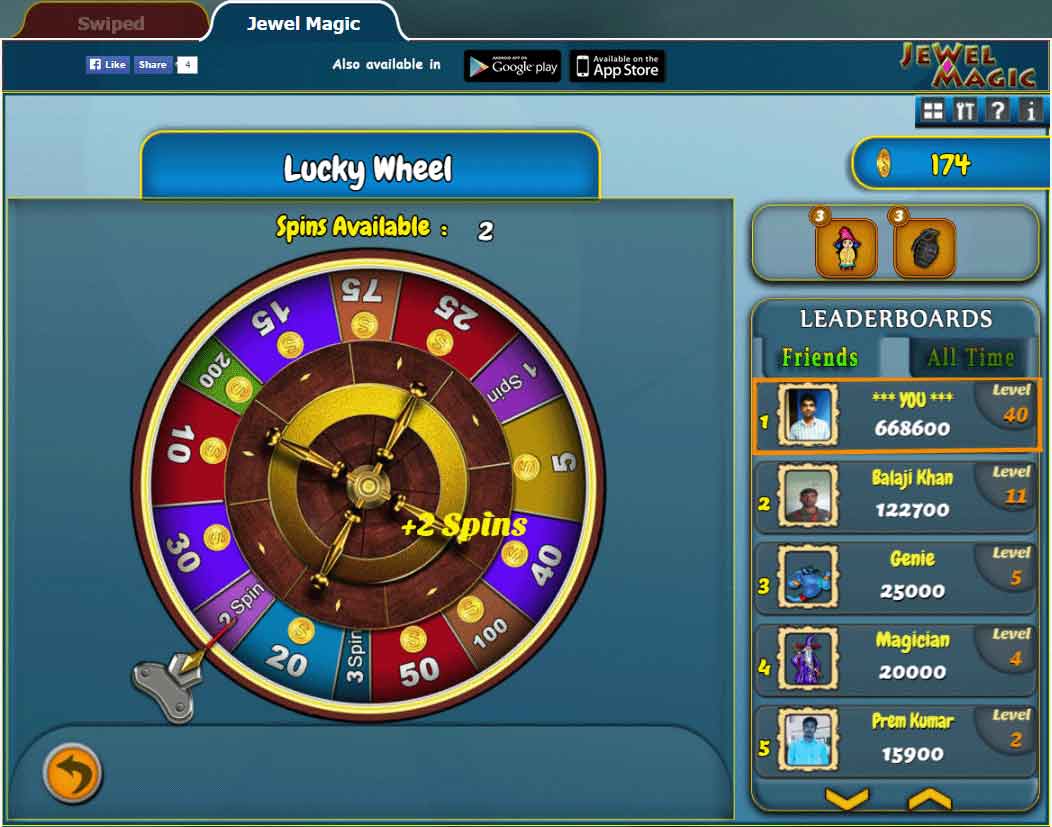Share the game on Facebook
Image resolution: width=1052 pixels, height=827 pixels.
pos(153,65)
